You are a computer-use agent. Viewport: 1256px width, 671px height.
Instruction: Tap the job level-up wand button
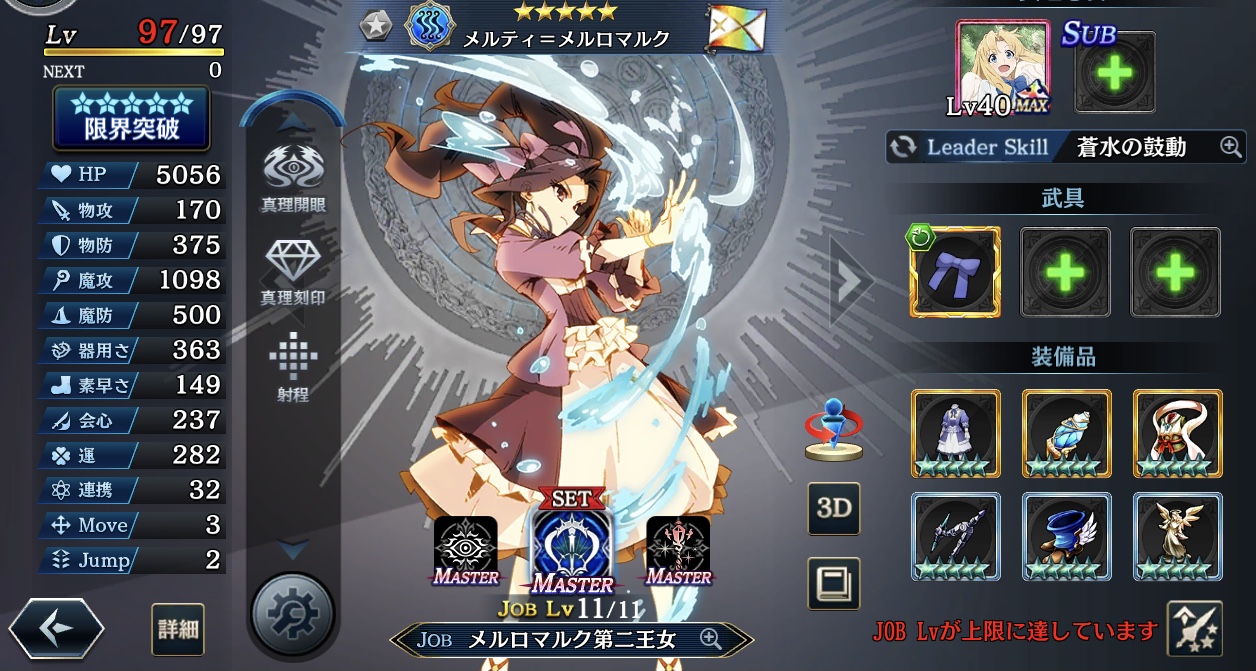[x=1194, y=629]
